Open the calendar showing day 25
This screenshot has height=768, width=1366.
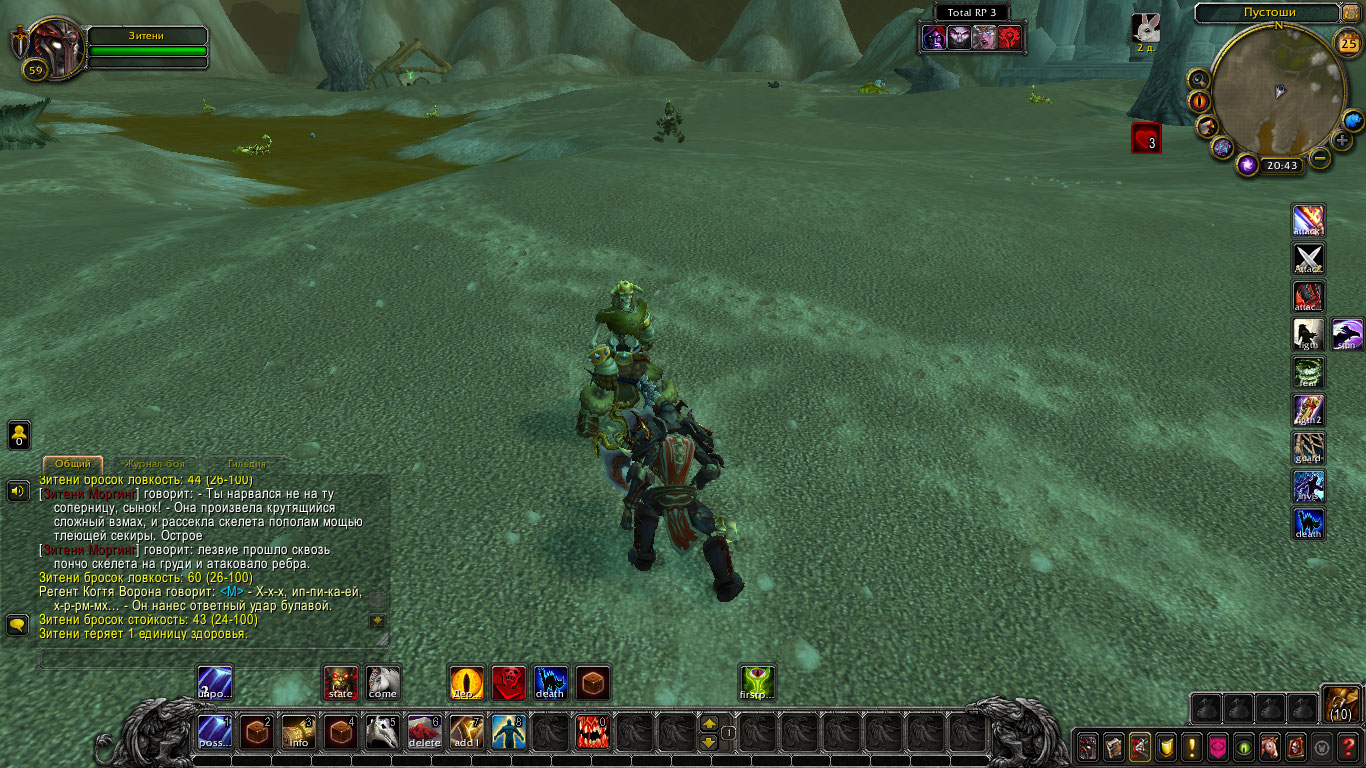point(1346,42)
